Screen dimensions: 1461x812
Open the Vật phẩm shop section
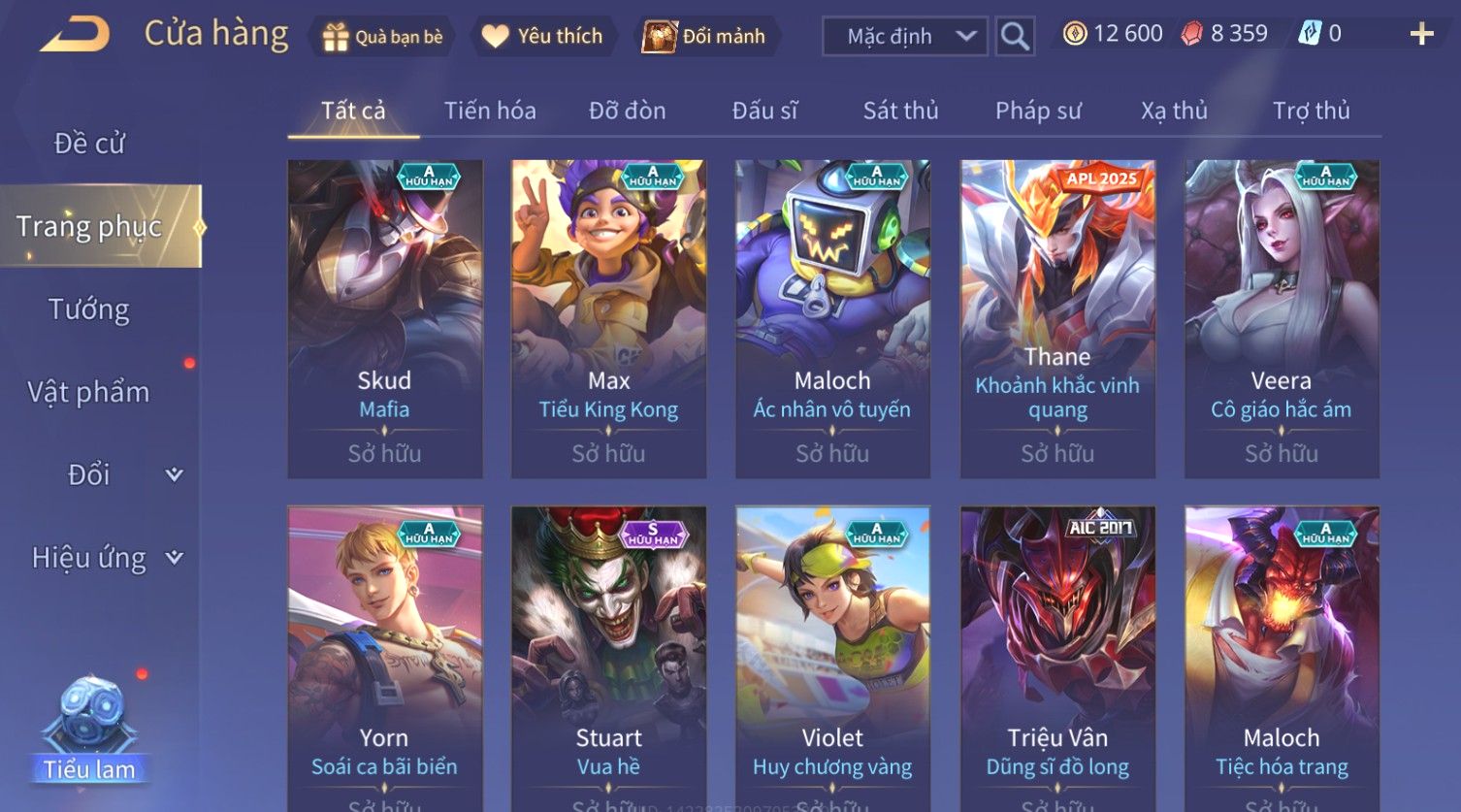(89, 392)
